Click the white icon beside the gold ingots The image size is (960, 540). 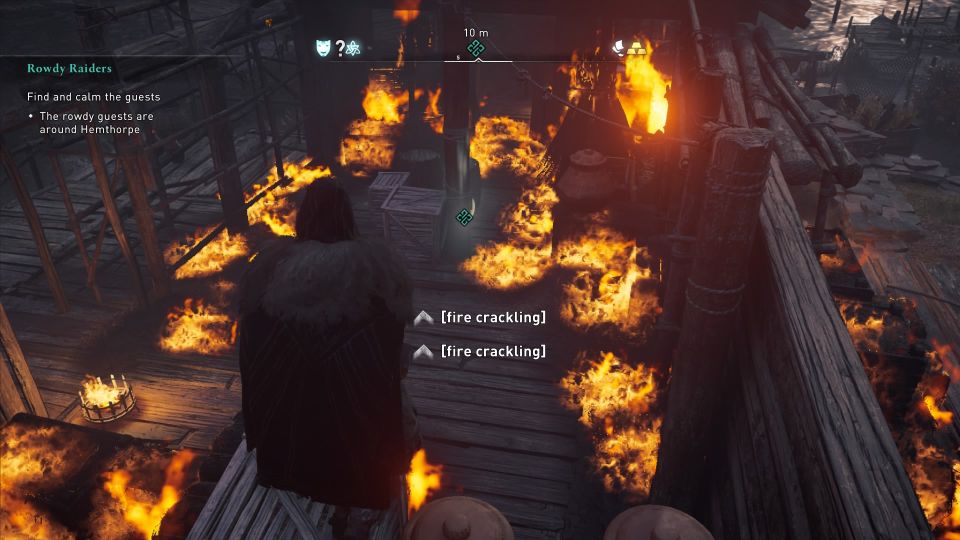pyautogui.click(x=620, y=46)
